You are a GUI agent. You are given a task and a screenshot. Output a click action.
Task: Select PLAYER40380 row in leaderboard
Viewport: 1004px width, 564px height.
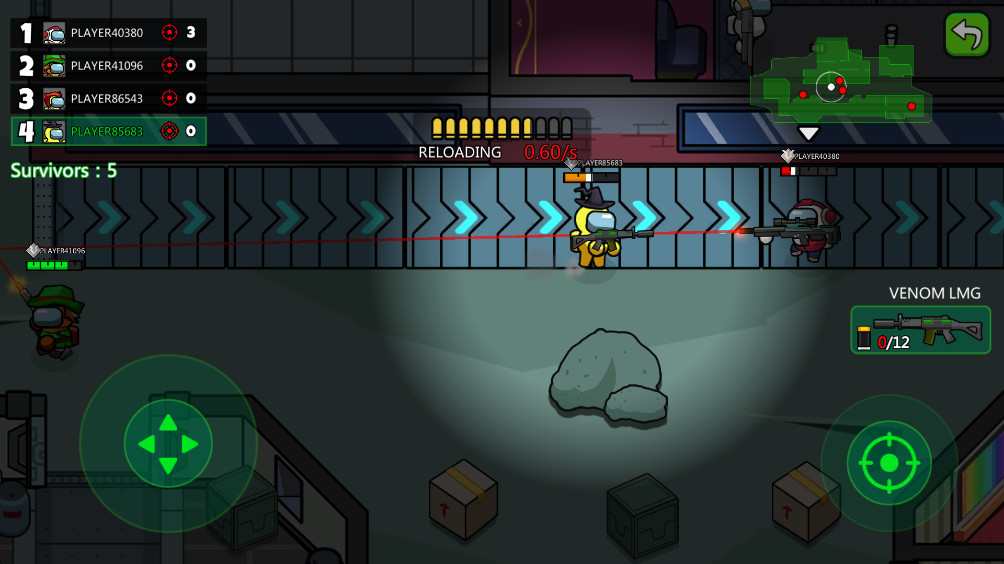pos(109,33)
